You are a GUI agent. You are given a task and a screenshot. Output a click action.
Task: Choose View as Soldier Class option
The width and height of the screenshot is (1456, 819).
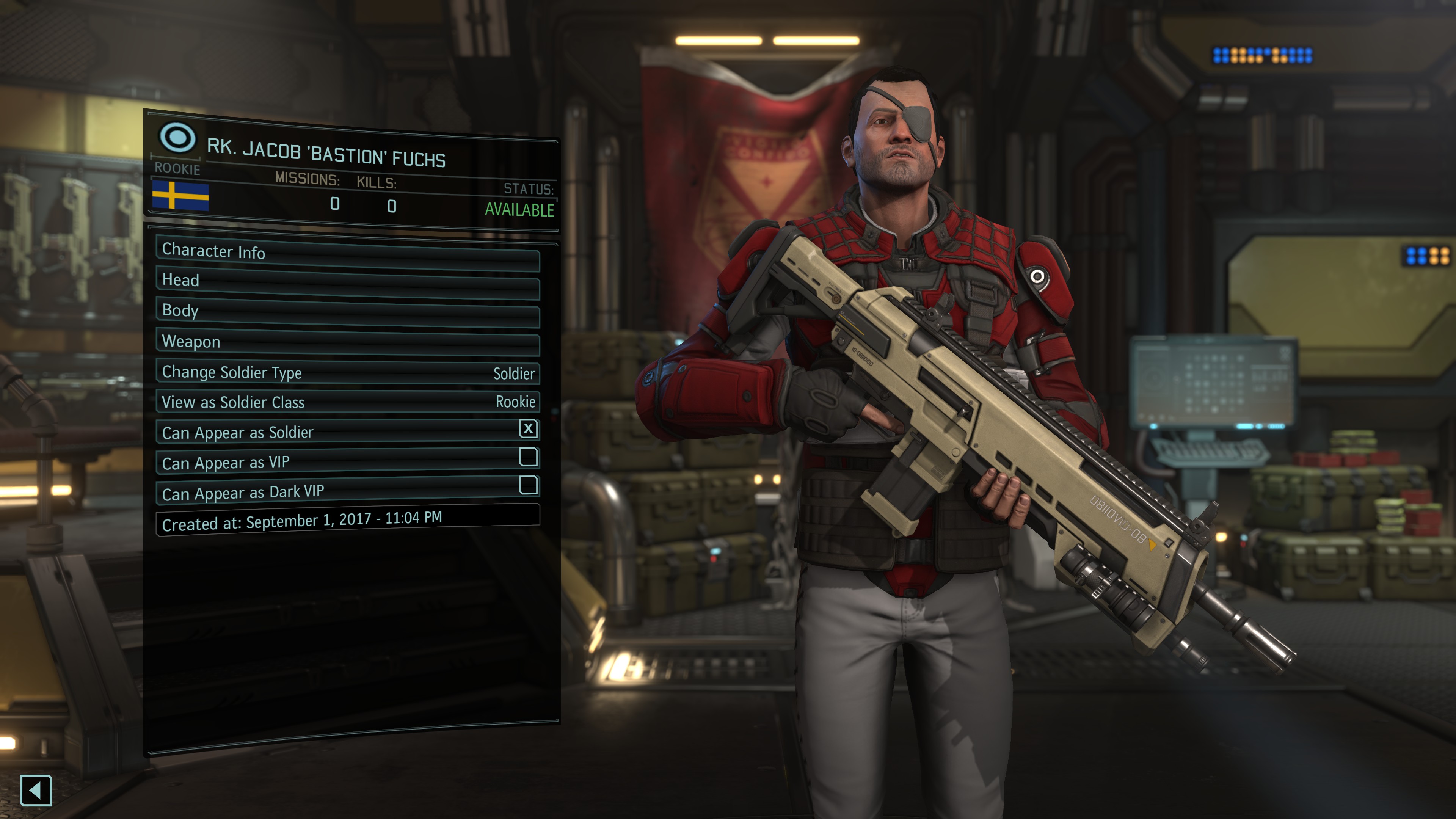coord(347,402)
